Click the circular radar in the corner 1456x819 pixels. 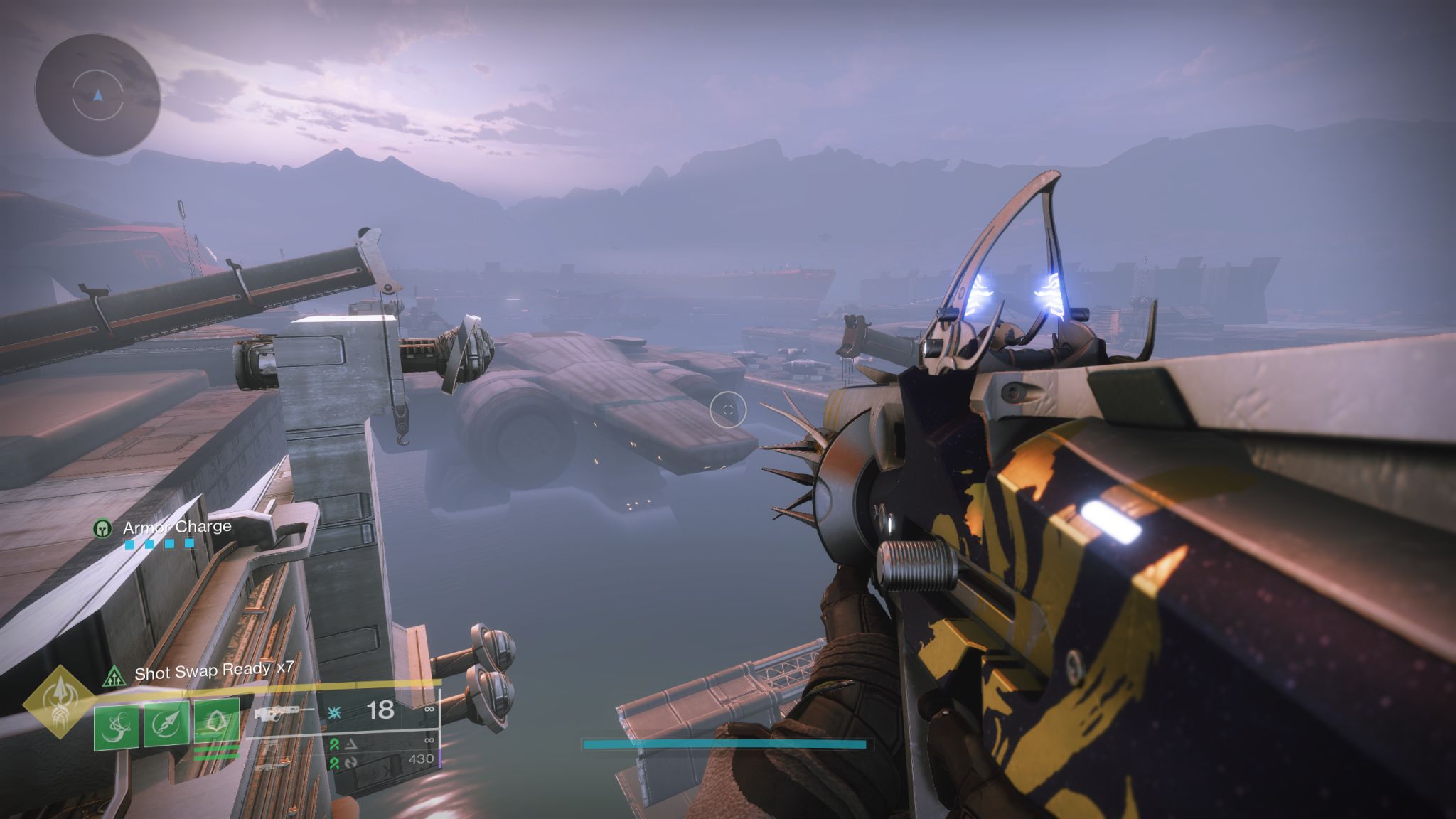[97, 95]
